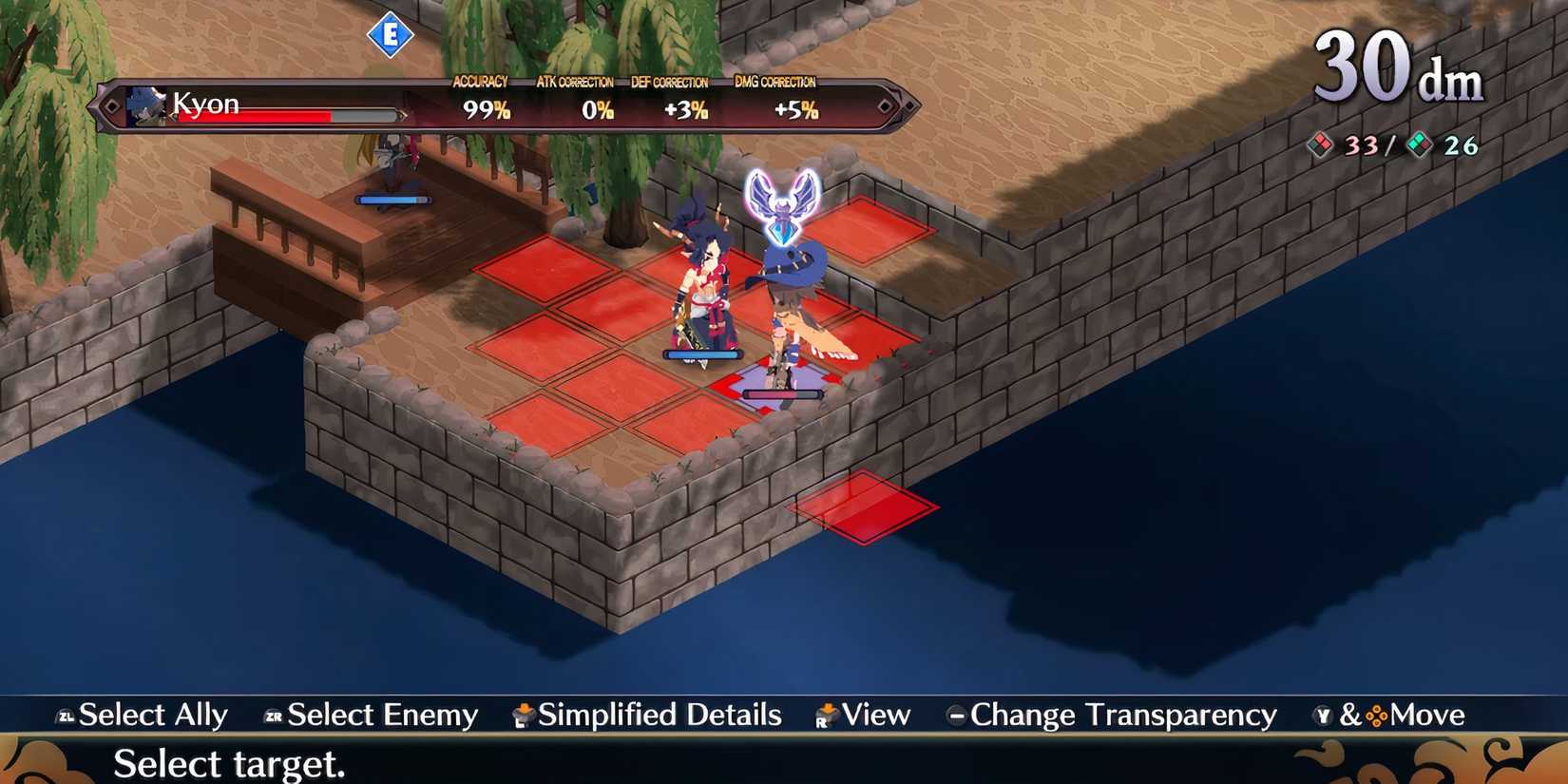1568x784 pixels.
Task: Click the red mana gem icon beside 33
Action: click(x=1320, y=145)
